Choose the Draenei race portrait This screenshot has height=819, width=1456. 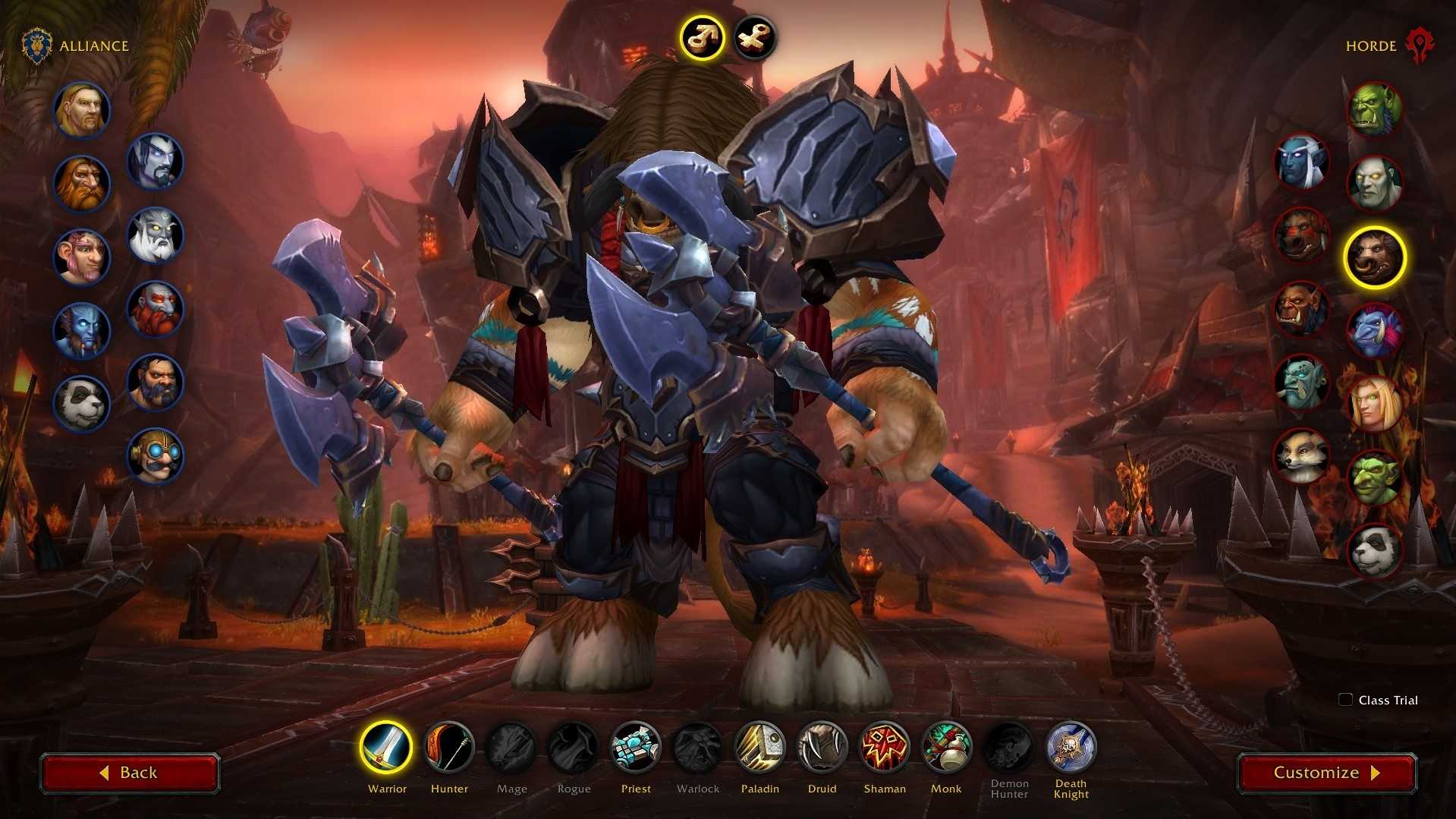(81, 331)
